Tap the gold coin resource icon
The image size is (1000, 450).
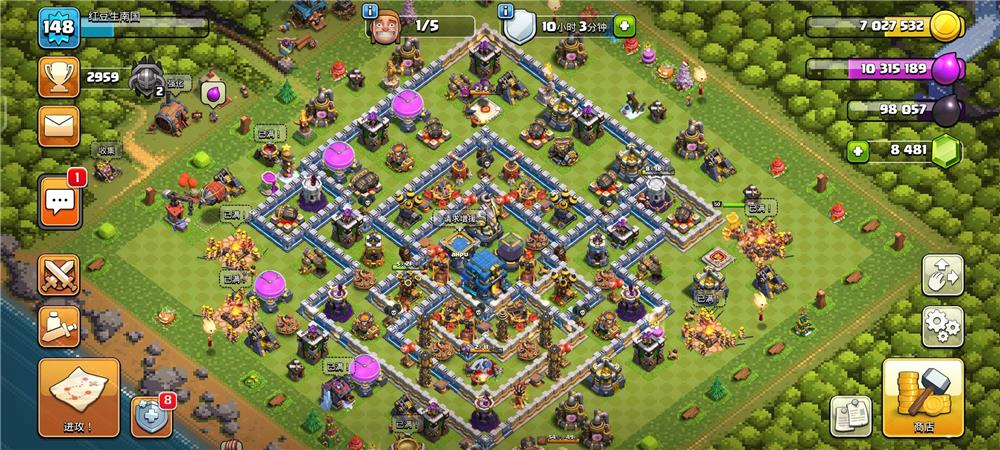pos(944,28)
